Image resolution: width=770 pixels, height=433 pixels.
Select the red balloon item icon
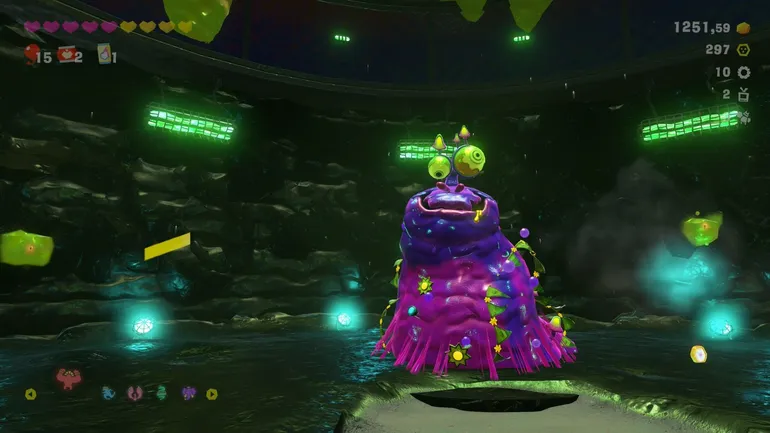coord(31,54)
